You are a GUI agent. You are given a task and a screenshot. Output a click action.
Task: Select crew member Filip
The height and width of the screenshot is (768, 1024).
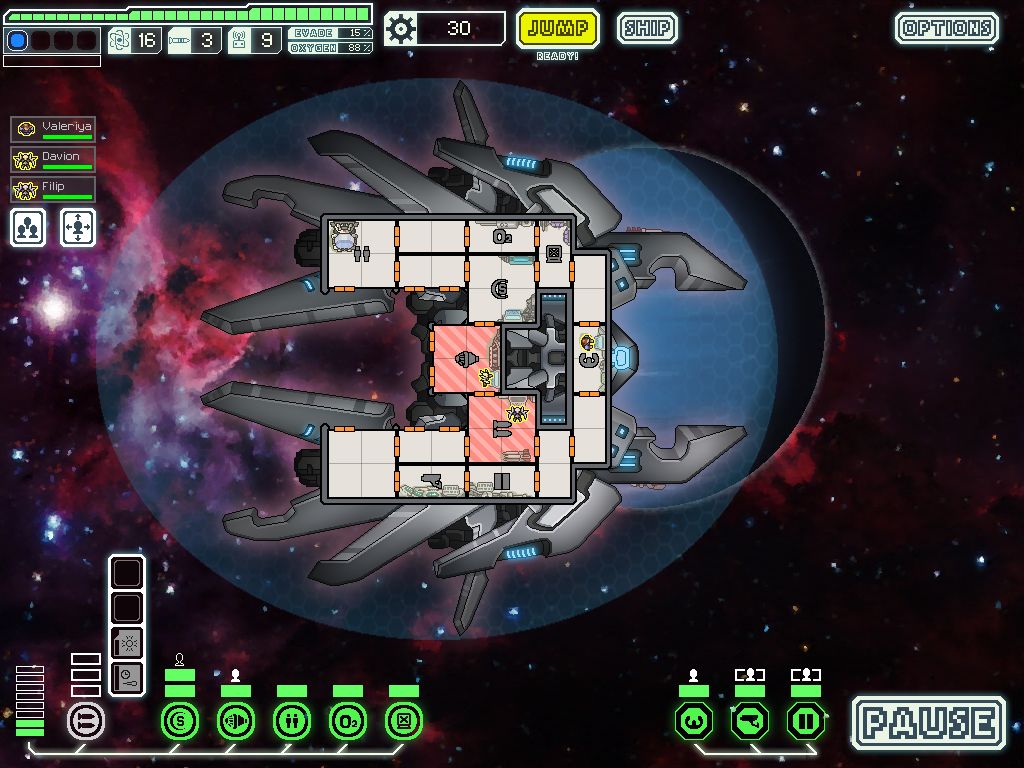point(54,189)
